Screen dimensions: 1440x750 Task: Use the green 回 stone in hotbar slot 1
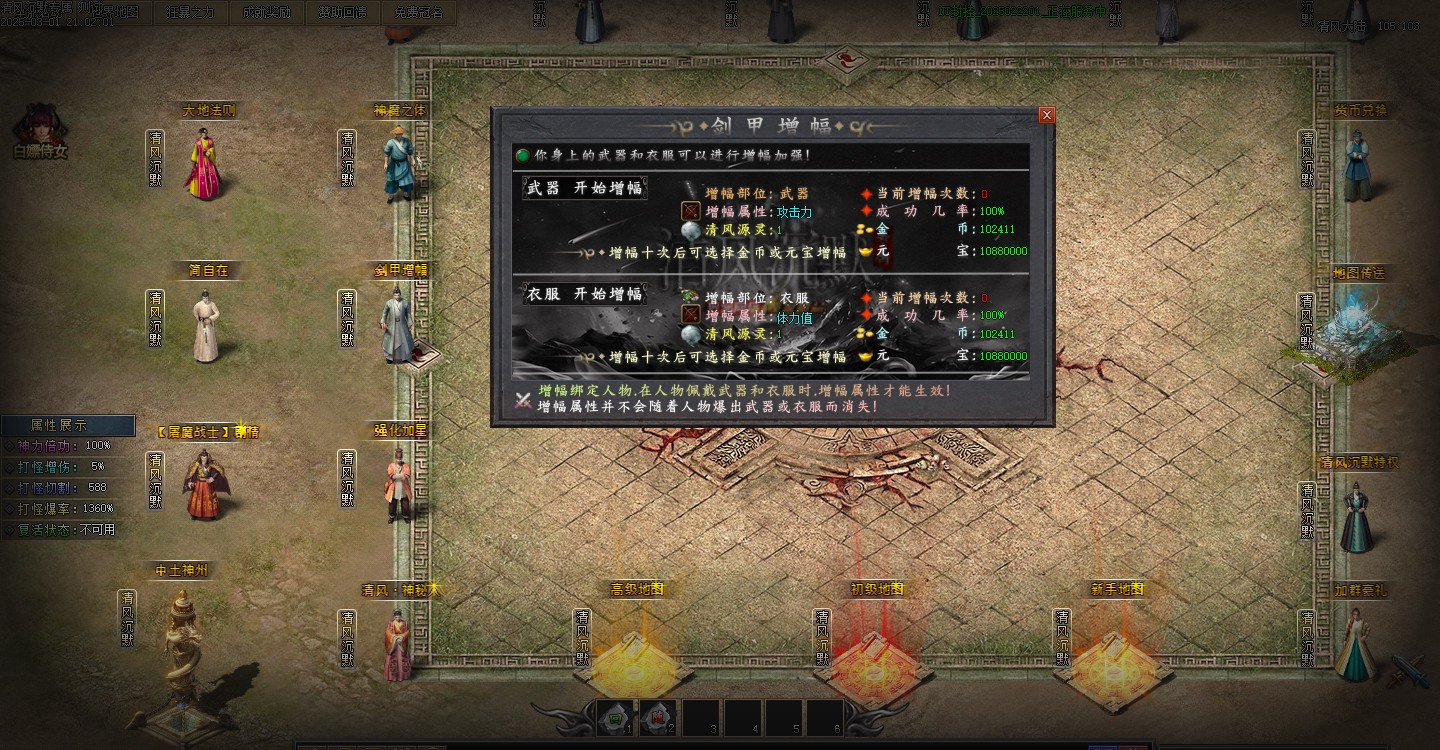614,716
